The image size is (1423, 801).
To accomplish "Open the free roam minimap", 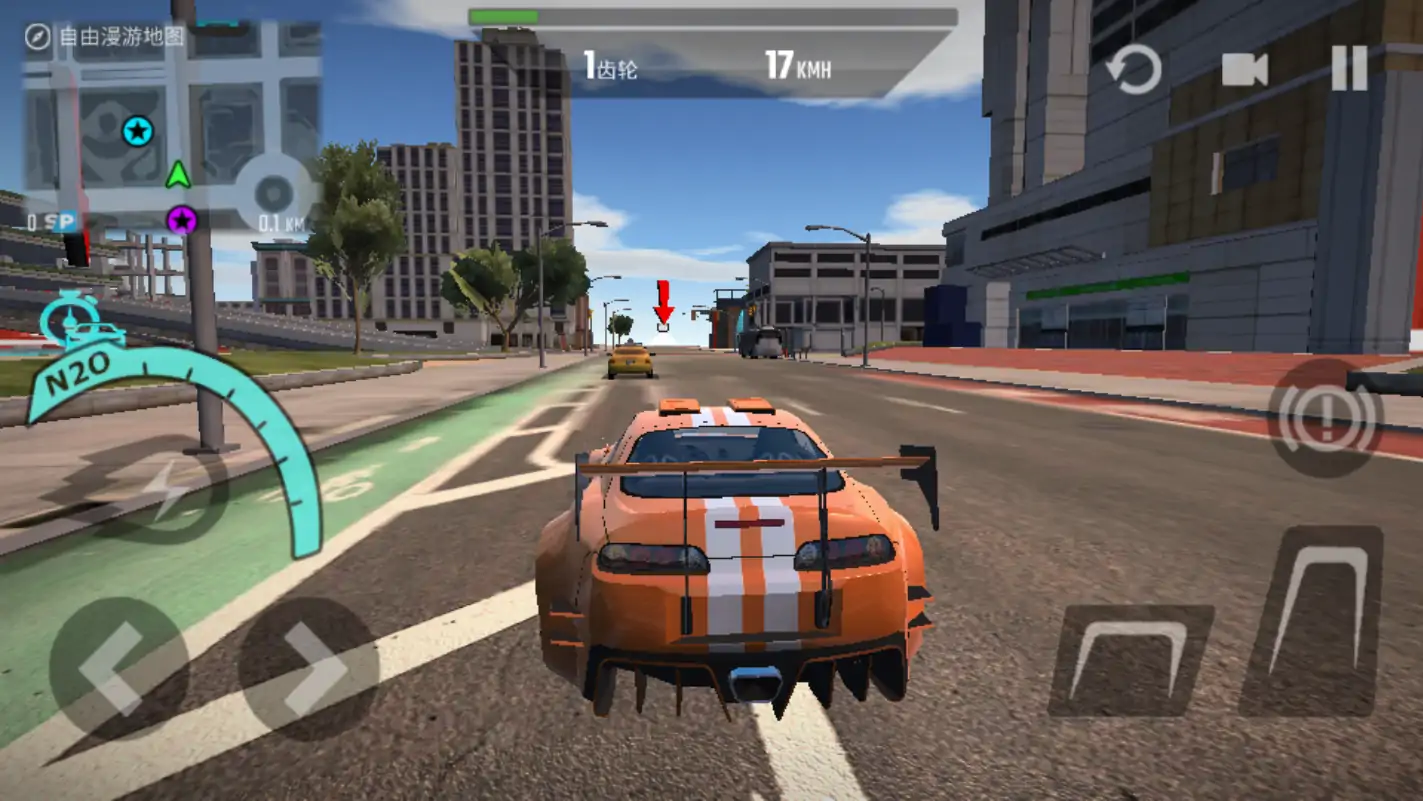I will click(172, 125).
